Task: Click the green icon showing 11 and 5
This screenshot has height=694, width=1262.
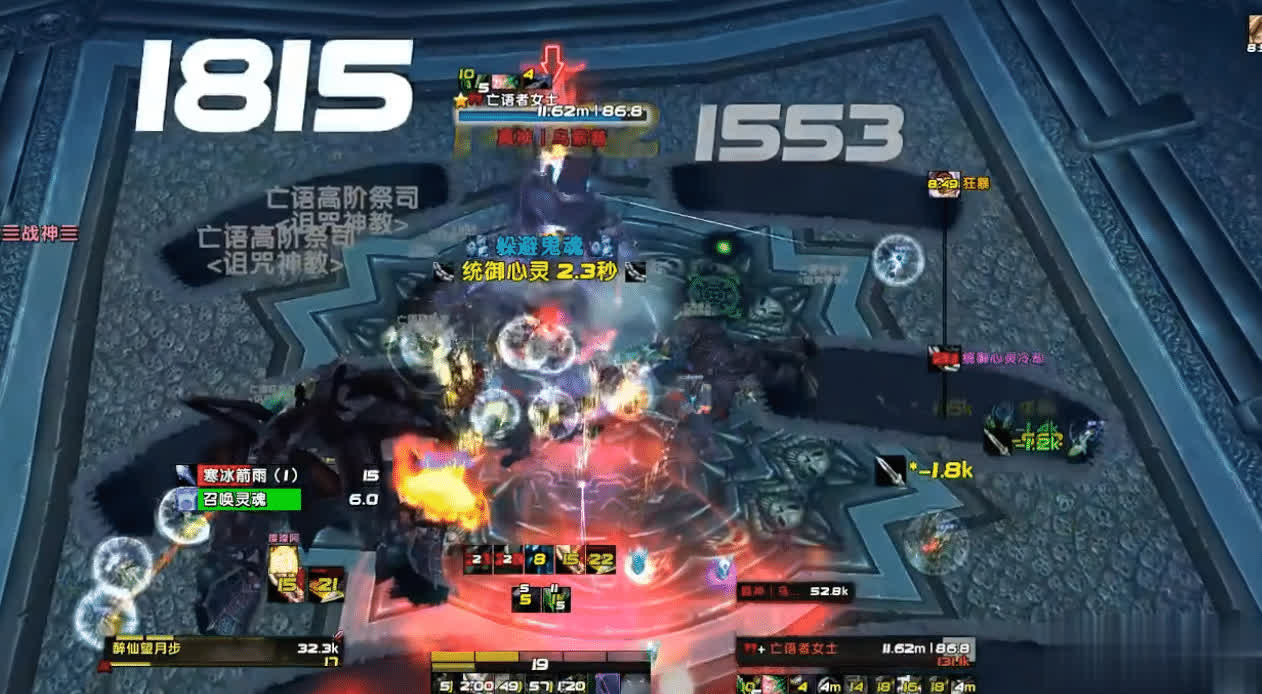Action: point(555,598)
